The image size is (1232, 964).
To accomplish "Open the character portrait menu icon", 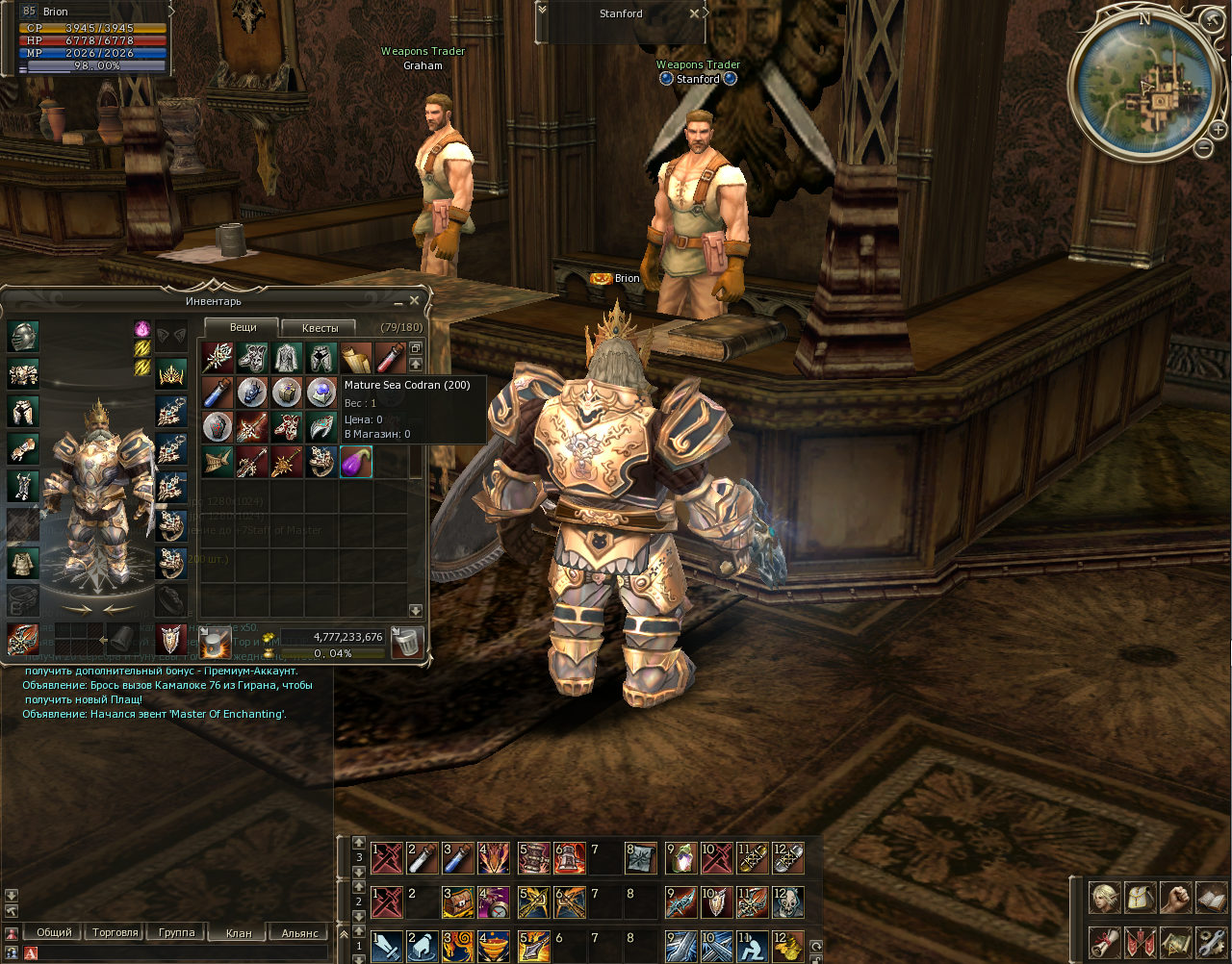I will click(1103, 898).
